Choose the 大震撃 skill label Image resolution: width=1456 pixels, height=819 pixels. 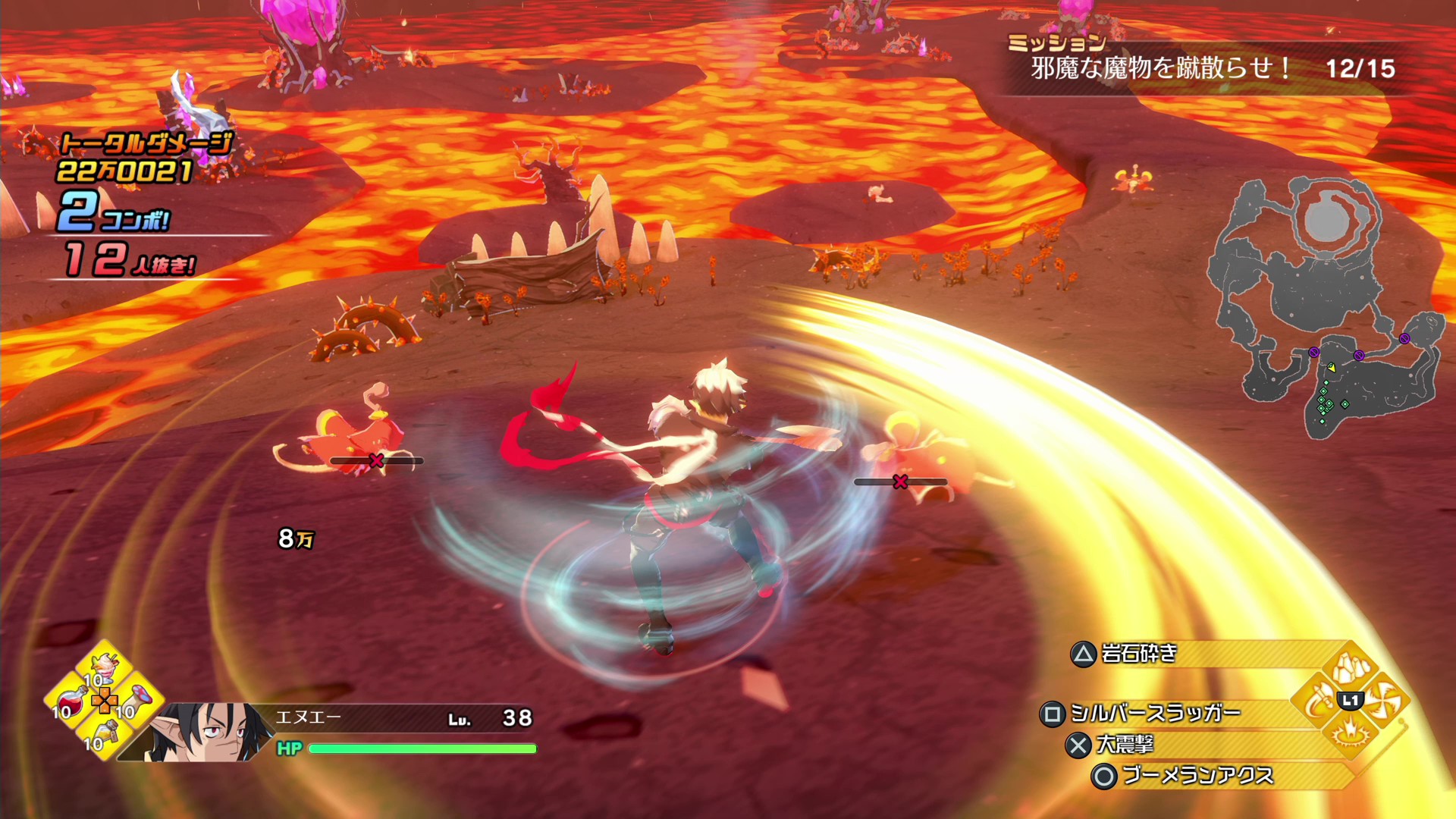point(1125,745)
